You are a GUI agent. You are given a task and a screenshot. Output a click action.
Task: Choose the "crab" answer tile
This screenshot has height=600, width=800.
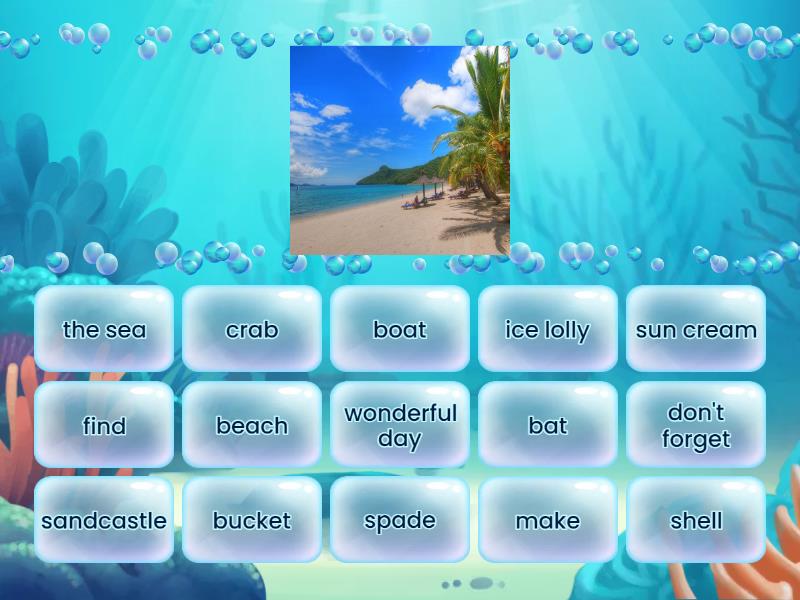(x=252, y=329)
